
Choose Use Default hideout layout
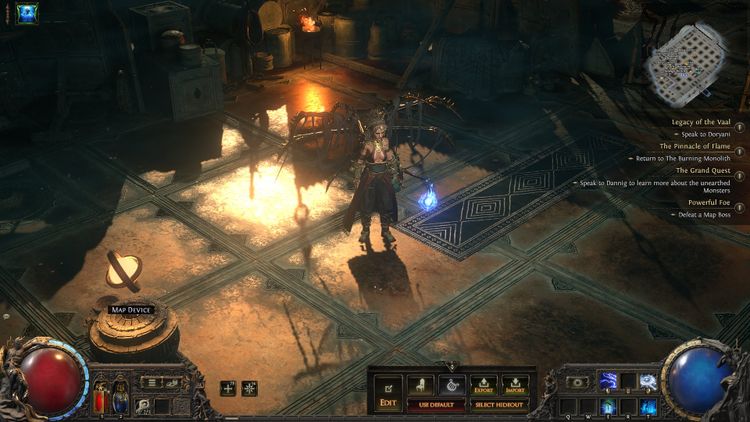coord(435,403)
